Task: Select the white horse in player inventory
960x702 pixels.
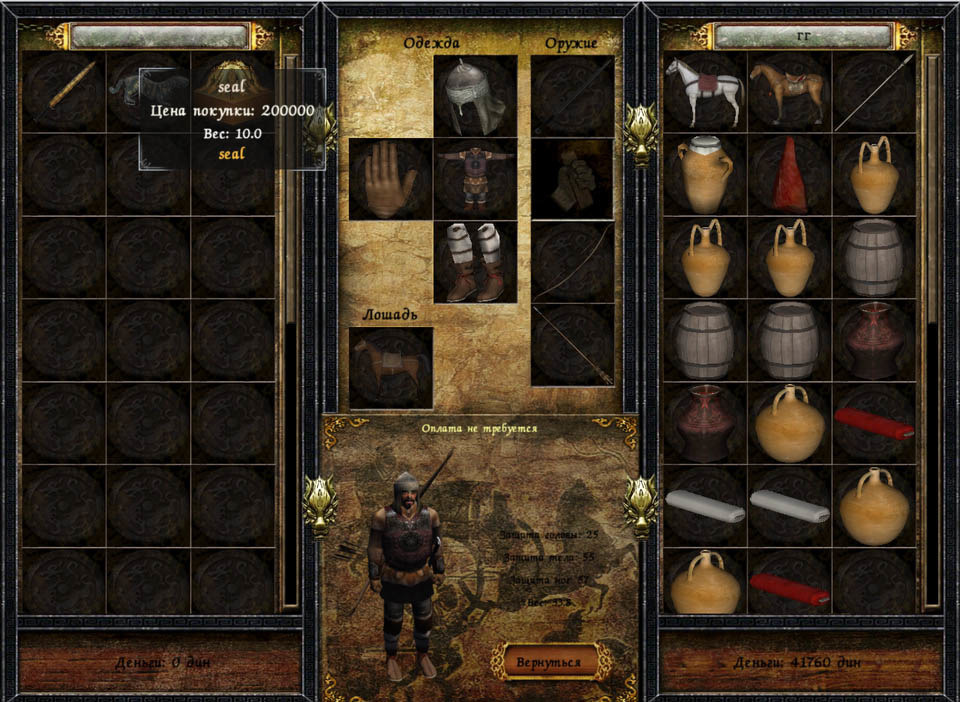Action: (705, 92)
